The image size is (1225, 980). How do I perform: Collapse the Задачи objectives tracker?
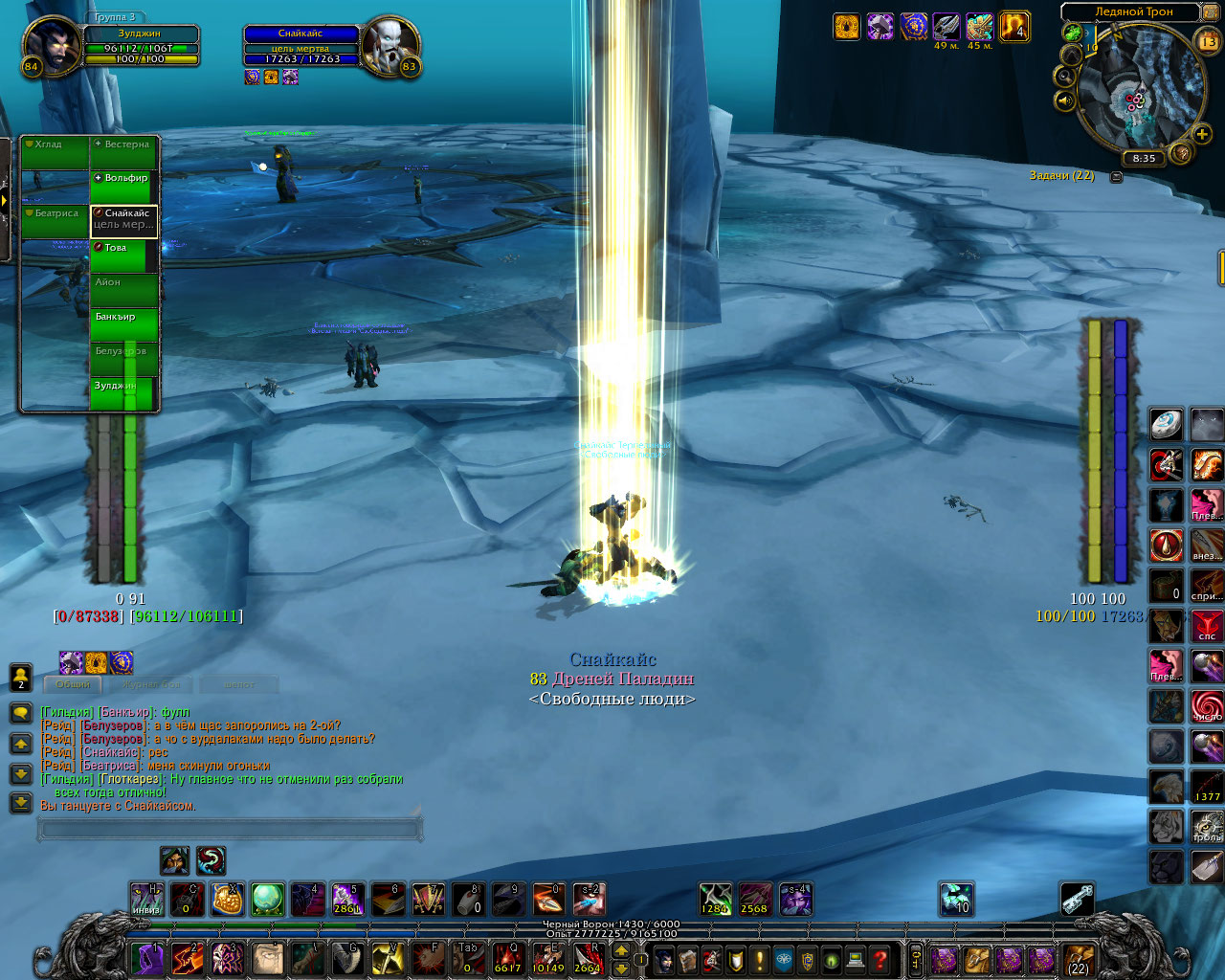(1116, 177)
